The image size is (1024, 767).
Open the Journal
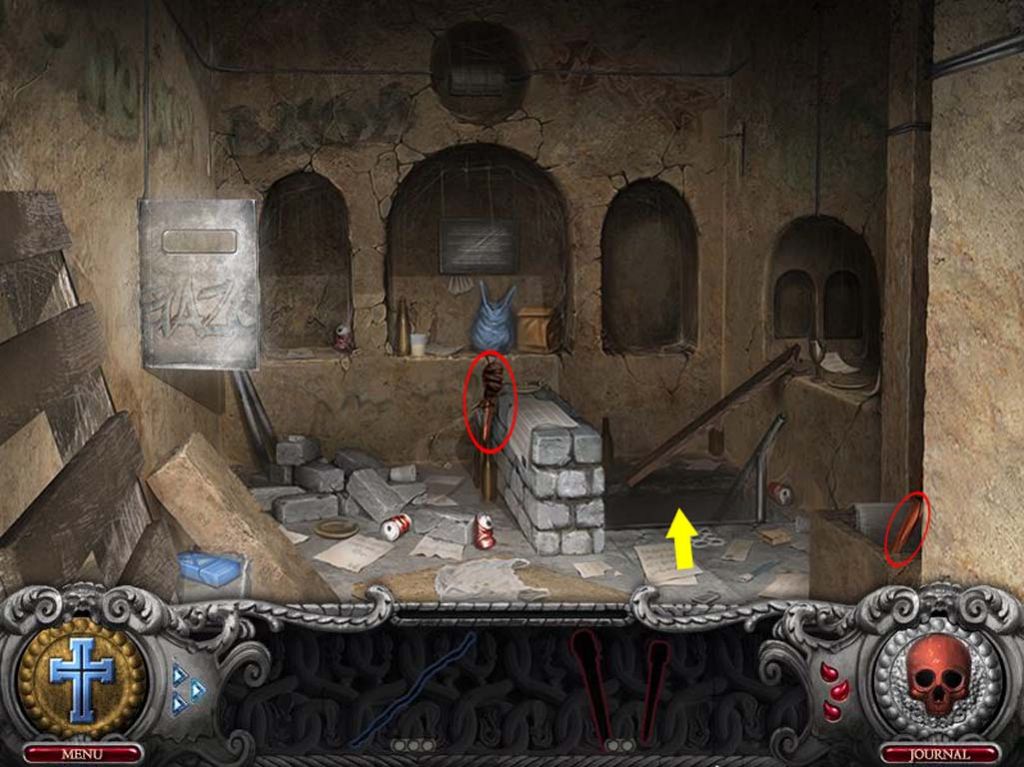pos(939,753)
